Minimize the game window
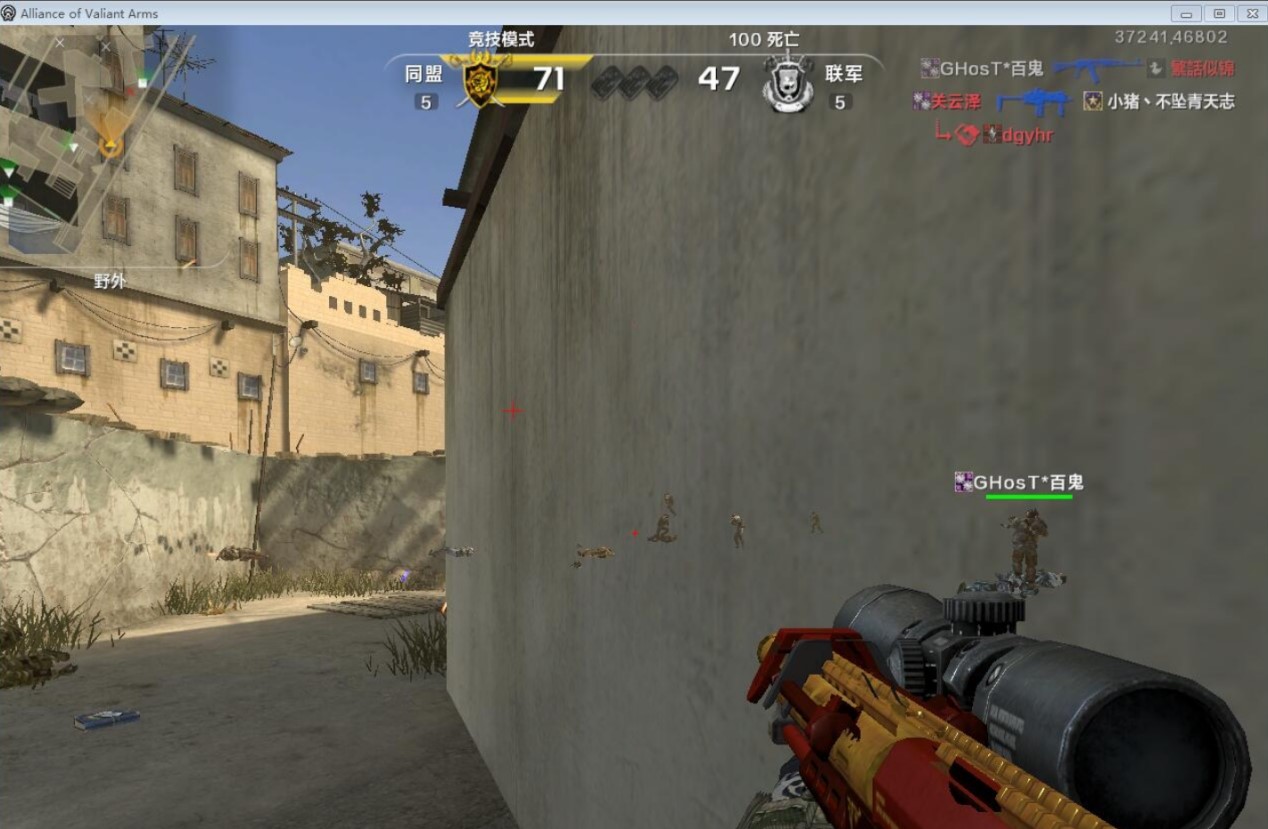 (x=1187, y=13)
